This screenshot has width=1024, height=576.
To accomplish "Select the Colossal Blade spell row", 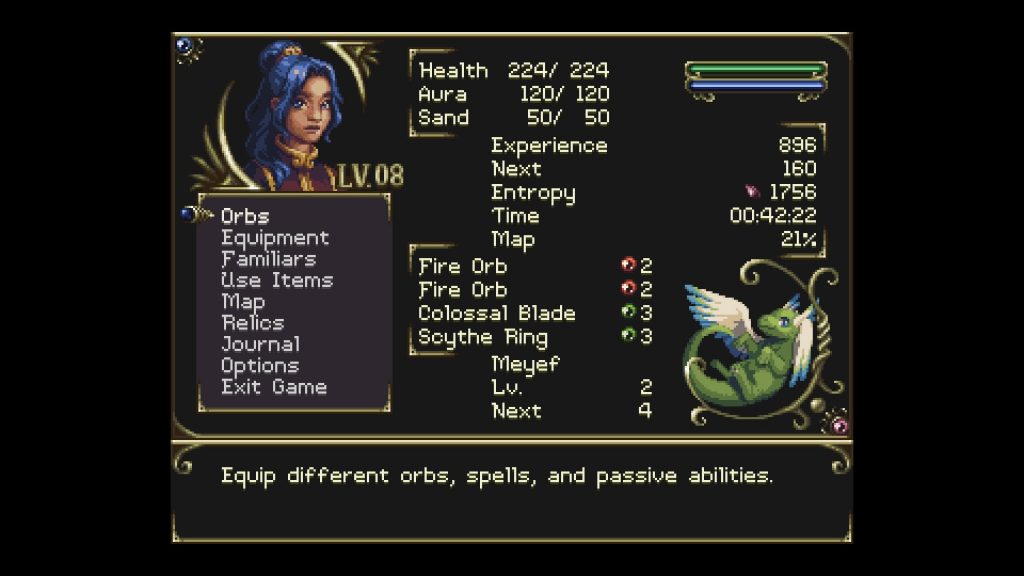I will 497,313.
